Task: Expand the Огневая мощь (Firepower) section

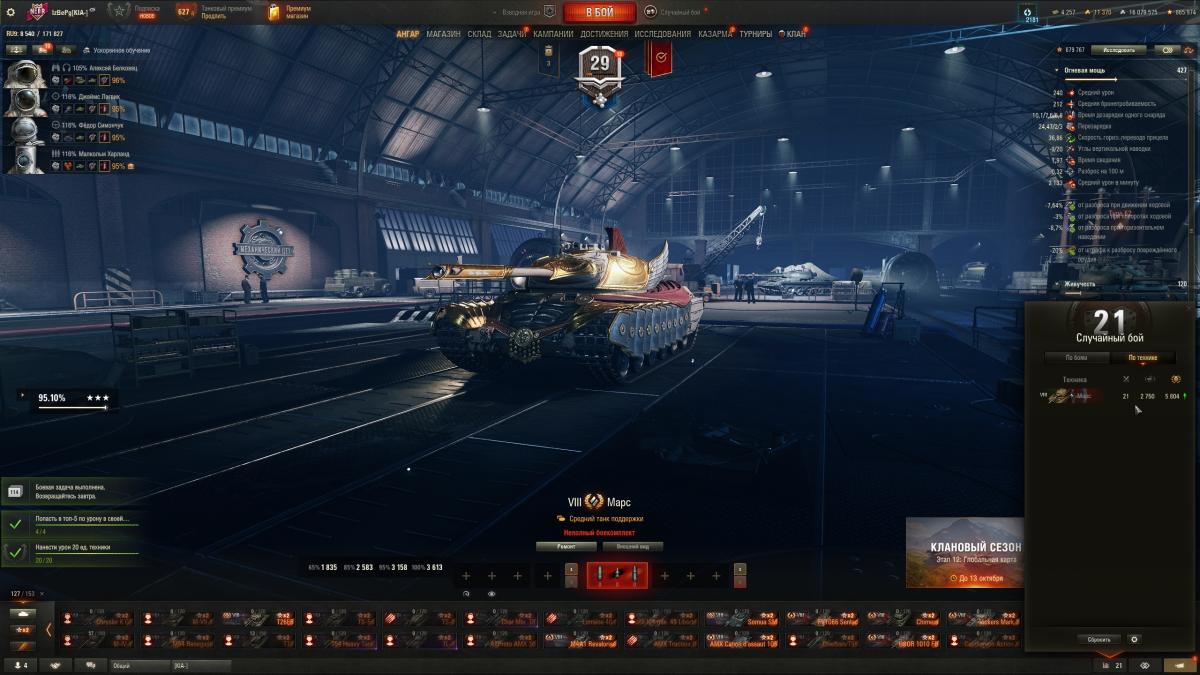Action: [1086, 70]
